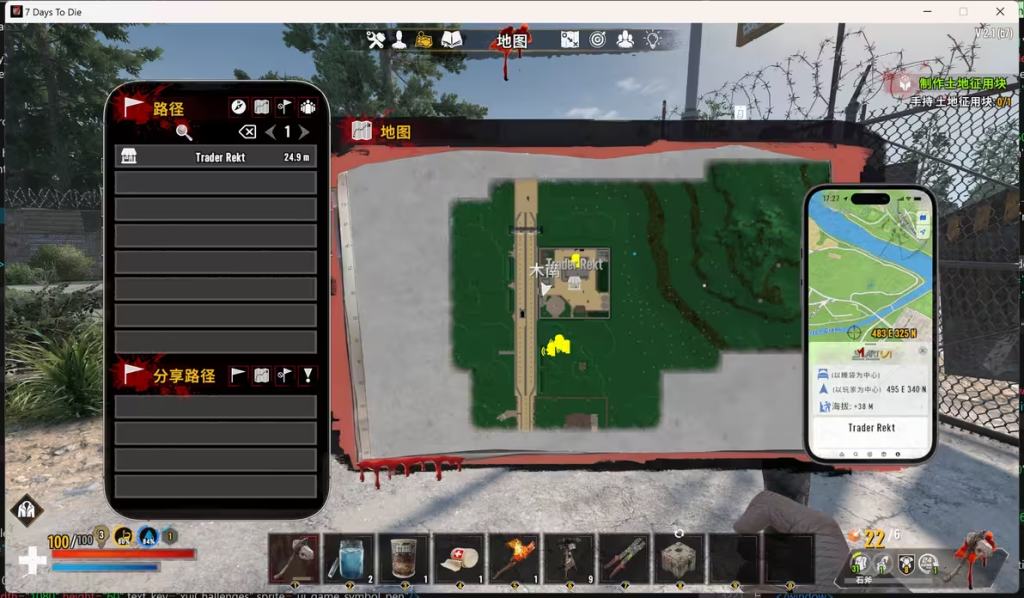Select the land claim block slot
The image size is (1024, 598).
coord(679,558)
